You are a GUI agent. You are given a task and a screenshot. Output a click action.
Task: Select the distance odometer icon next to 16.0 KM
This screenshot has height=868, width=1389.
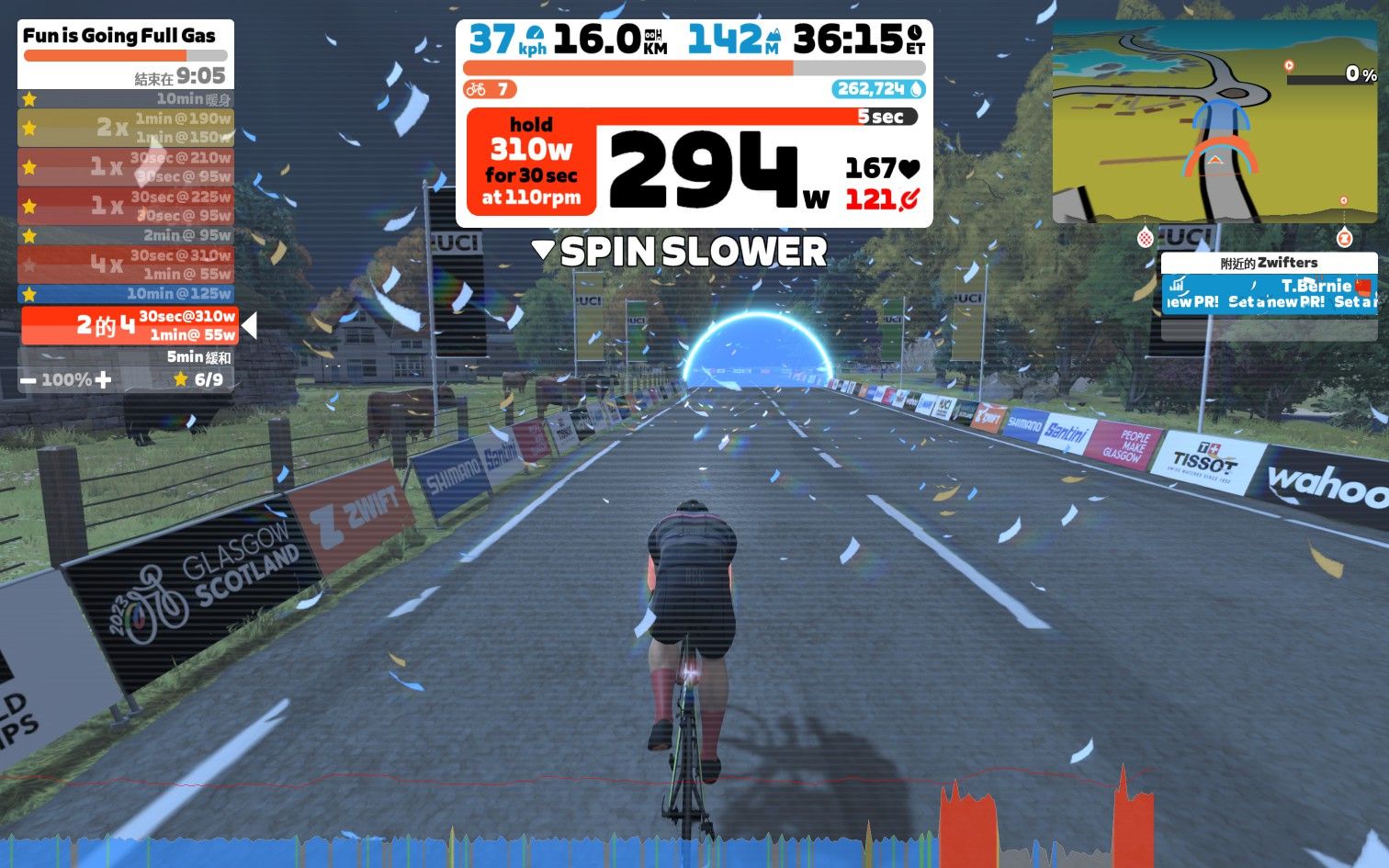[x=652, y=34]
